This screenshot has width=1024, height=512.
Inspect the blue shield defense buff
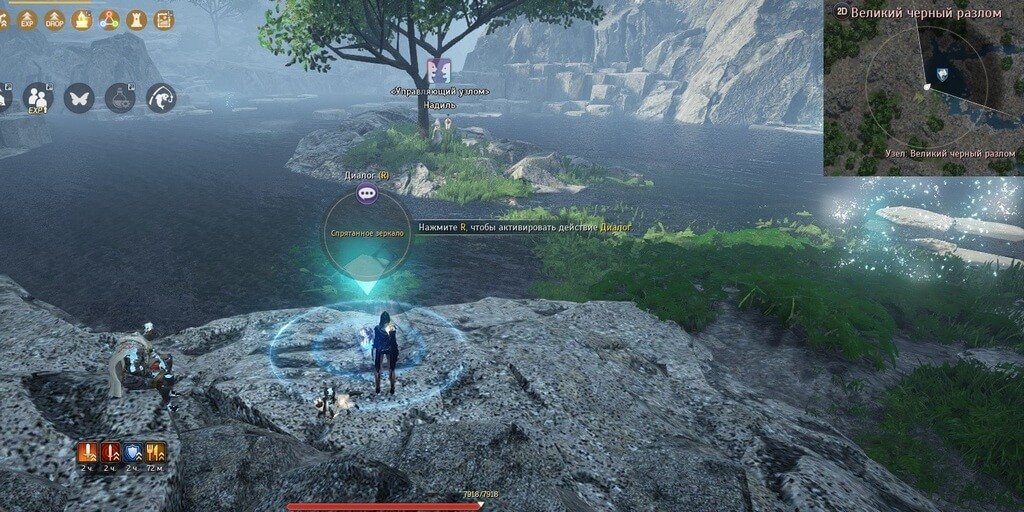(132, 452)
